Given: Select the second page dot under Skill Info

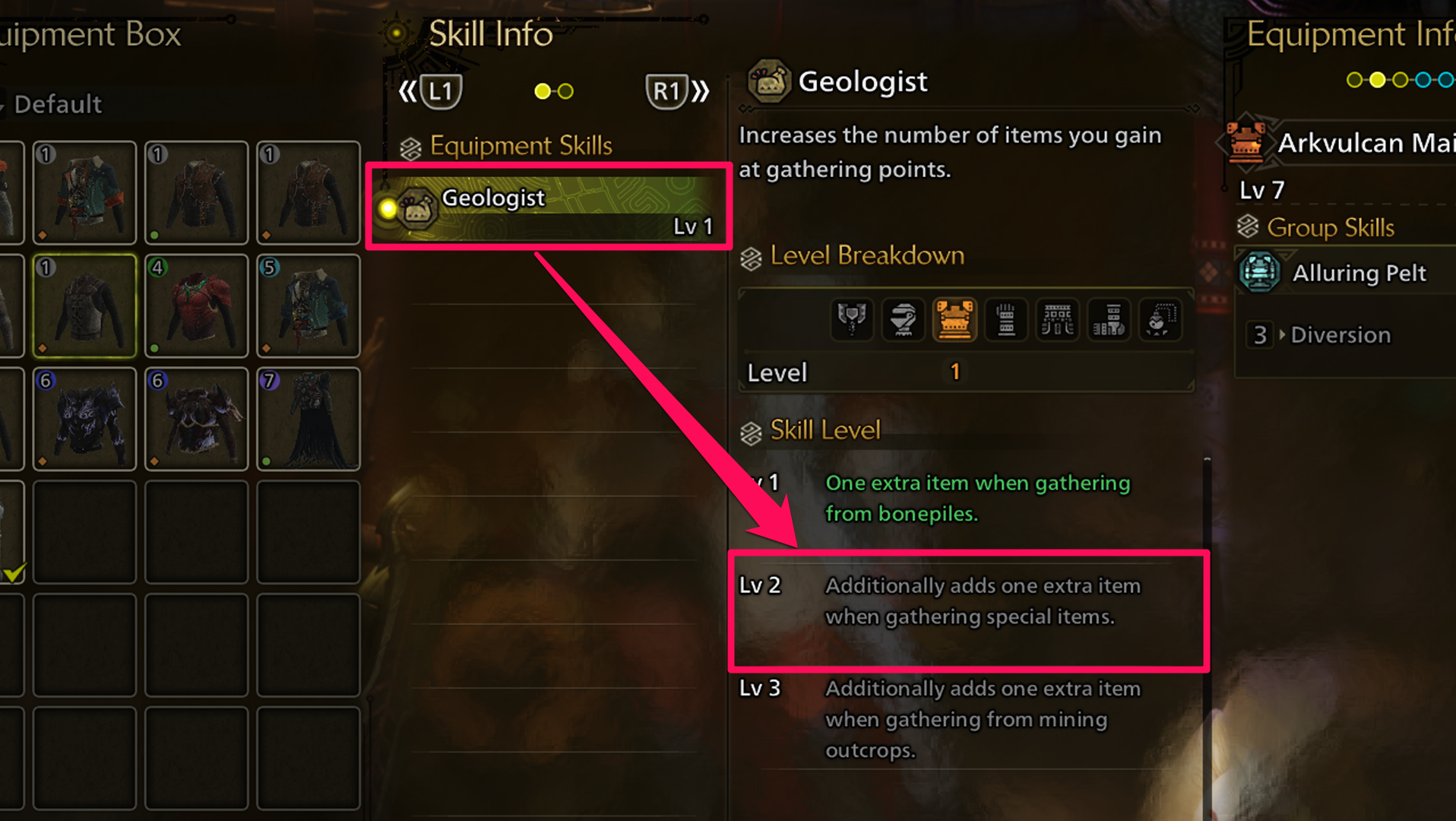Looking at the screenshot, I should 565,91.
